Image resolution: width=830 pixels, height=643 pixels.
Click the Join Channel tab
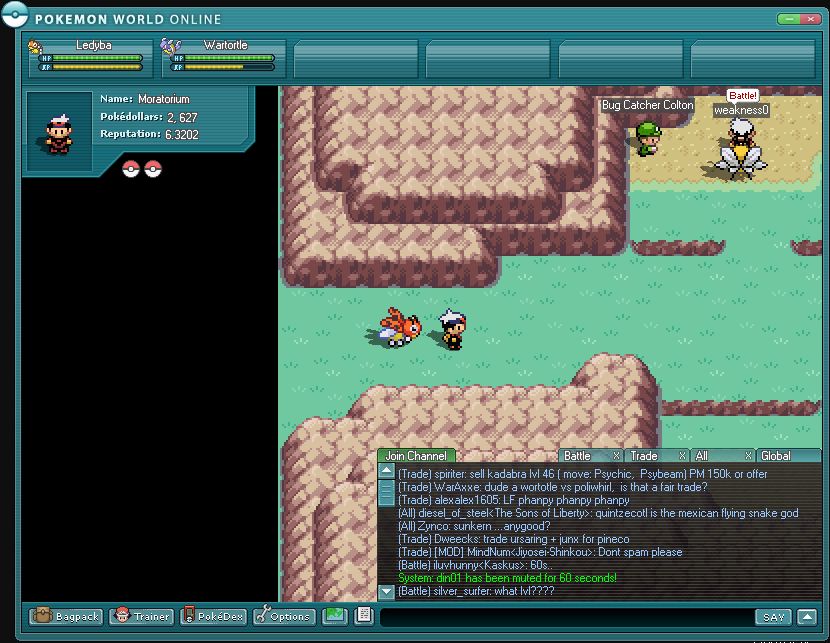point(416,456)
